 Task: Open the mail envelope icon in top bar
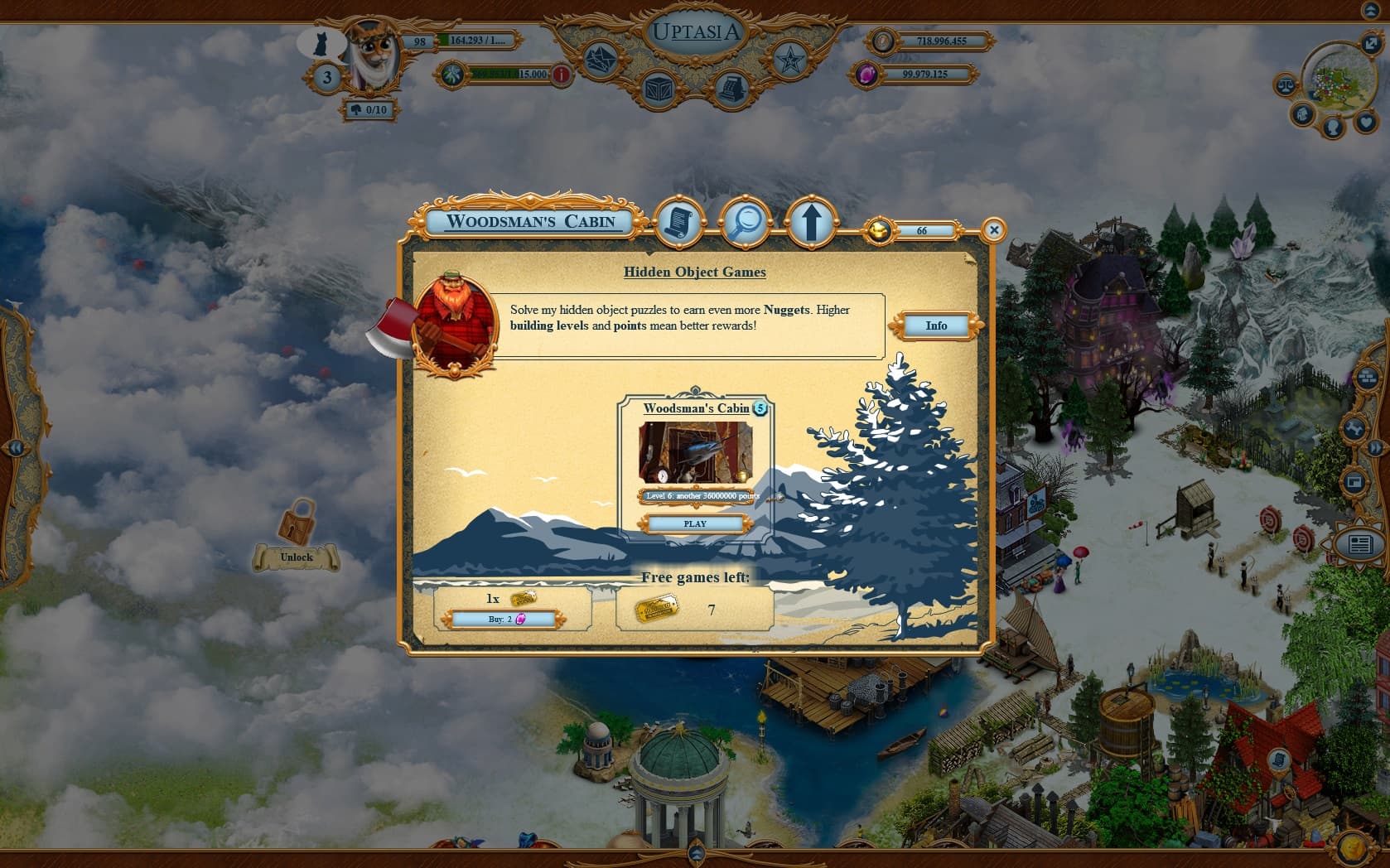click(x=600, y=60)
